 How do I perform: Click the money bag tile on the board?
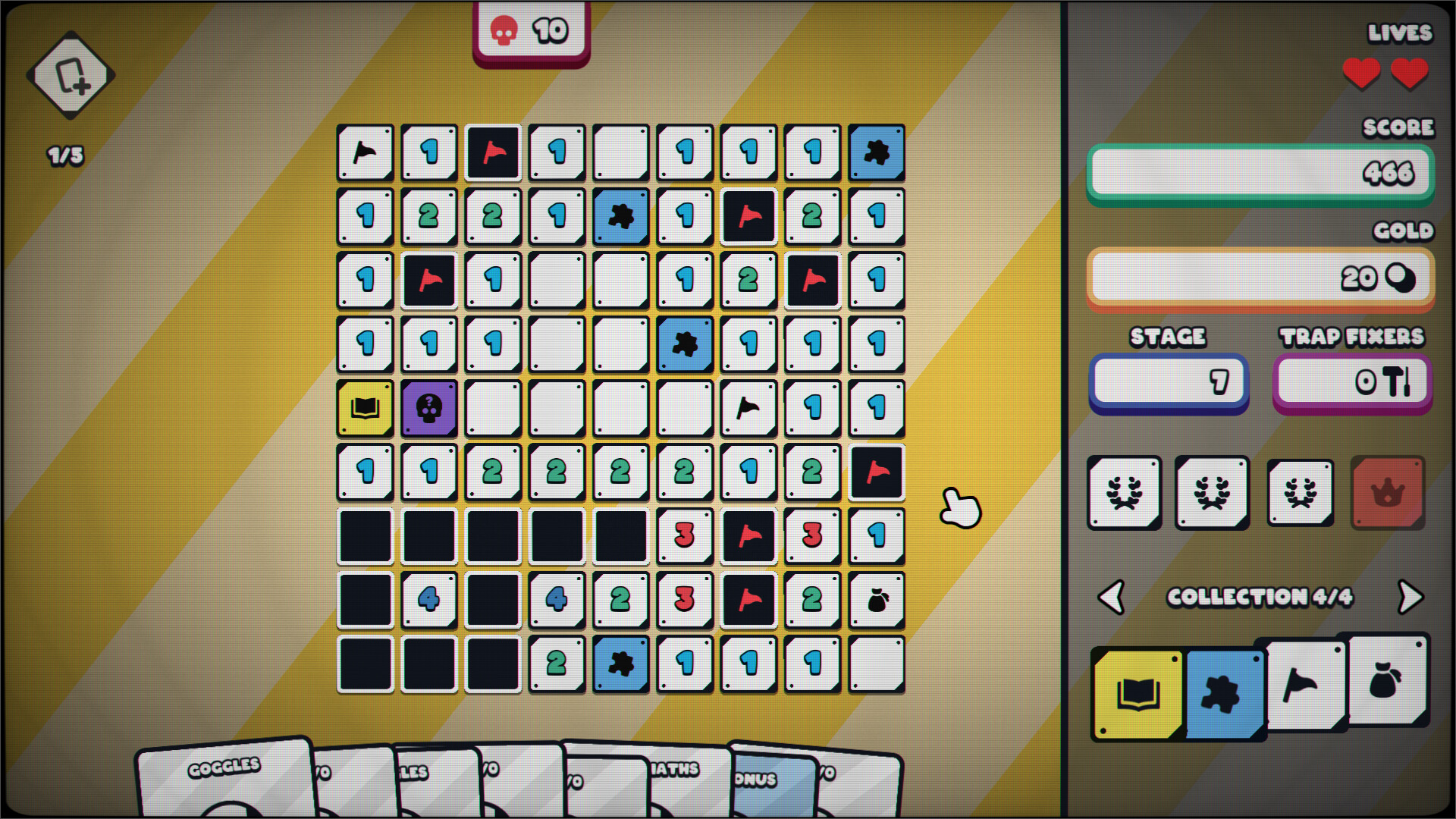(x=877, y=598)
